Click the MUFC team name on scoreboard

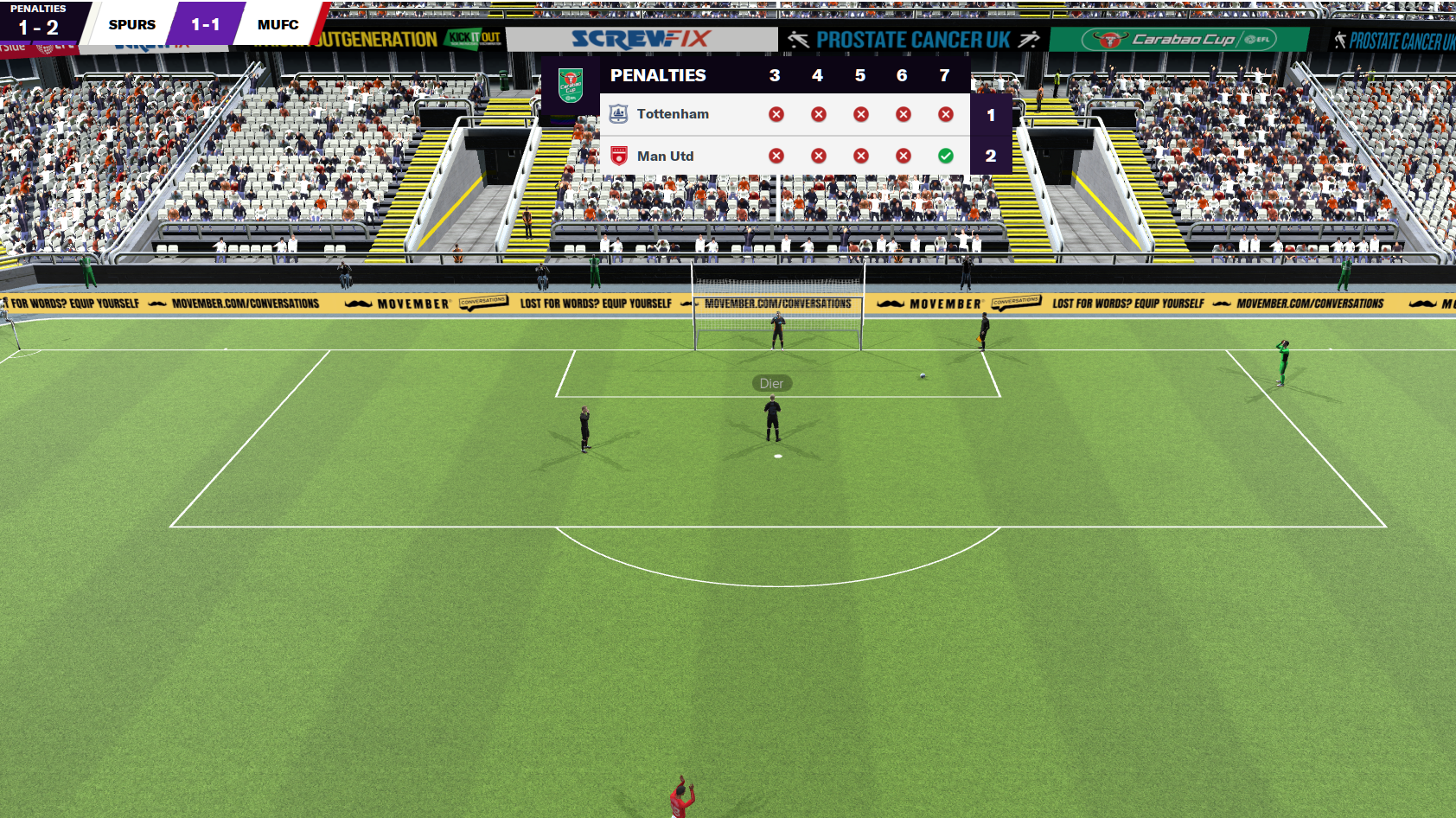(278, 25)
